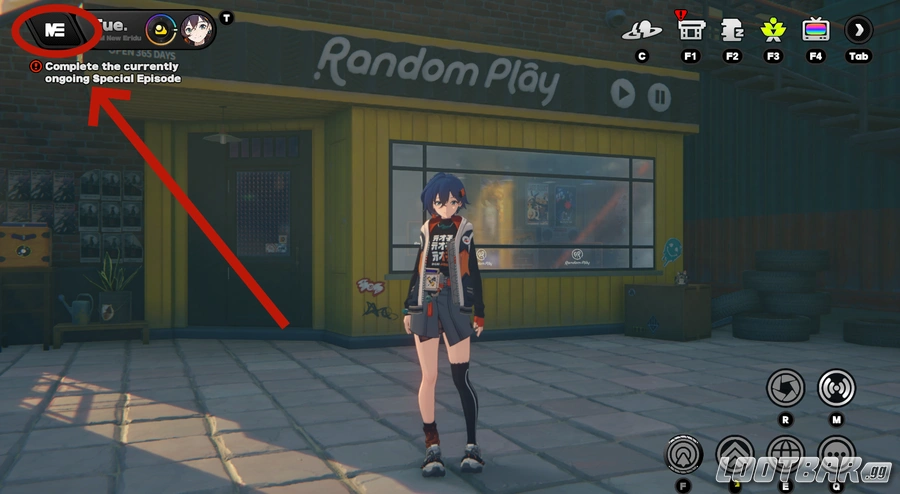This screenshot has width=900, height=494.
Task: Open the film storefront icon with alert
Action: 690,29
